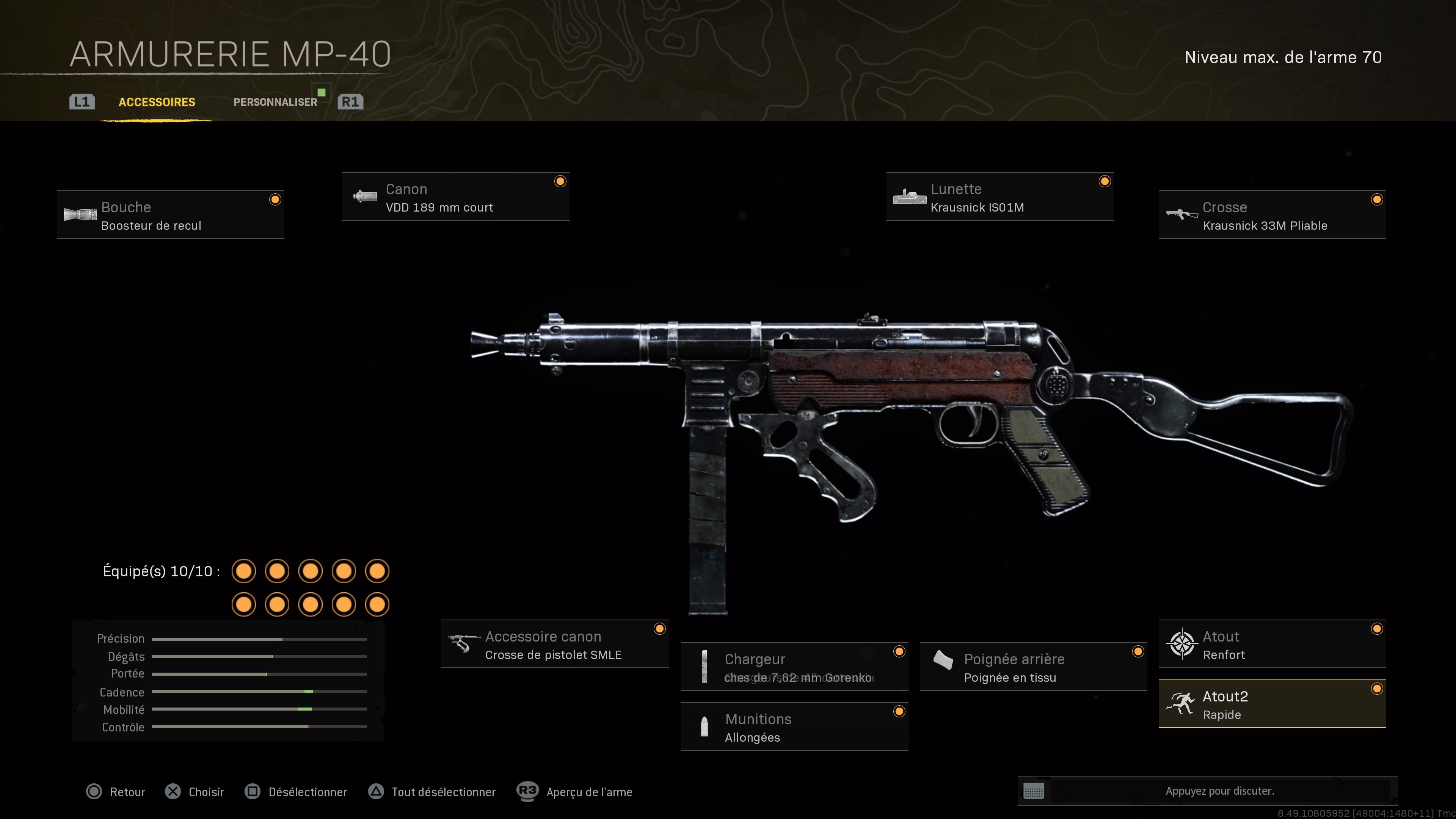Click the optic icon on the Lunette slot
The image size is (1456, 819).
click(x=910, y=198)
